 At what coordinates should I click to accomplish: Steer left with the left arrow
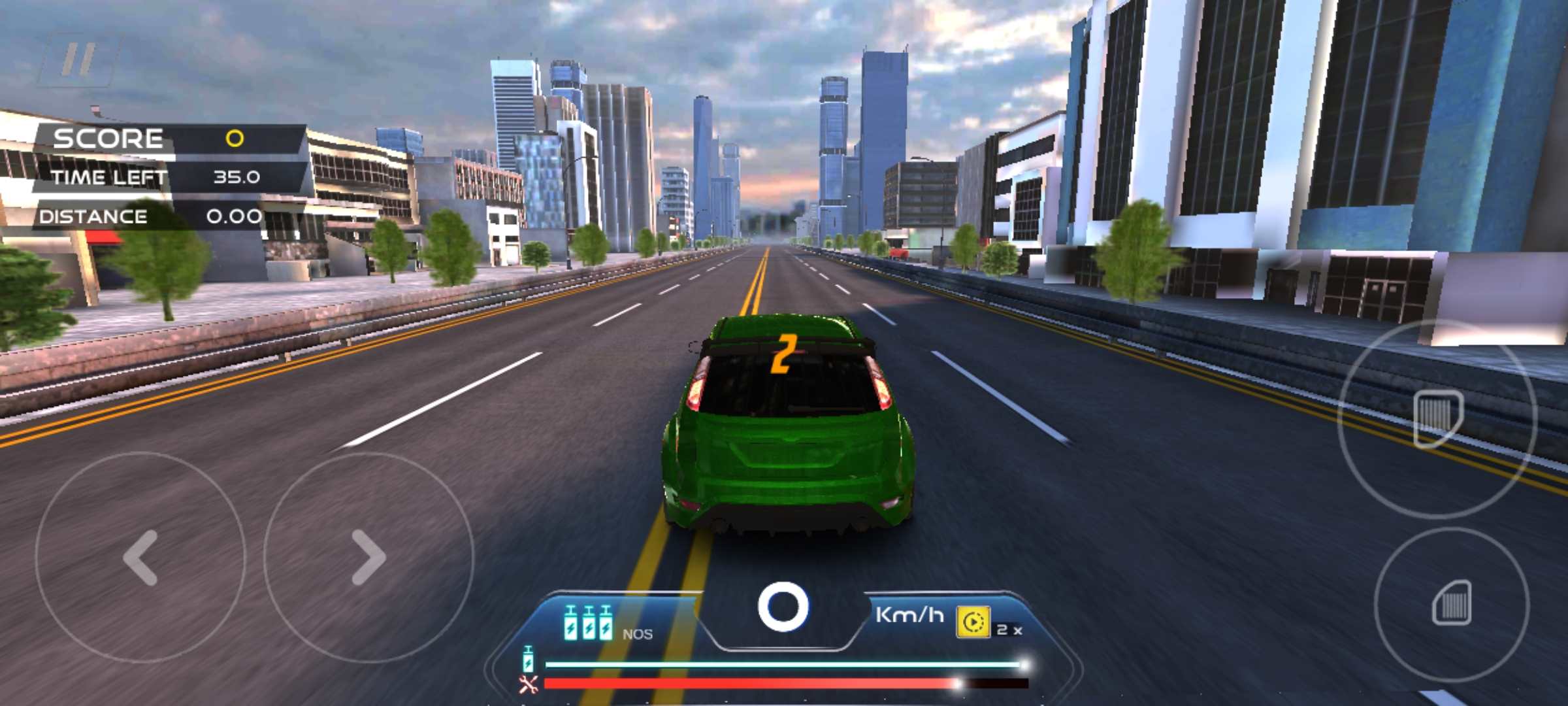point(140,557)
